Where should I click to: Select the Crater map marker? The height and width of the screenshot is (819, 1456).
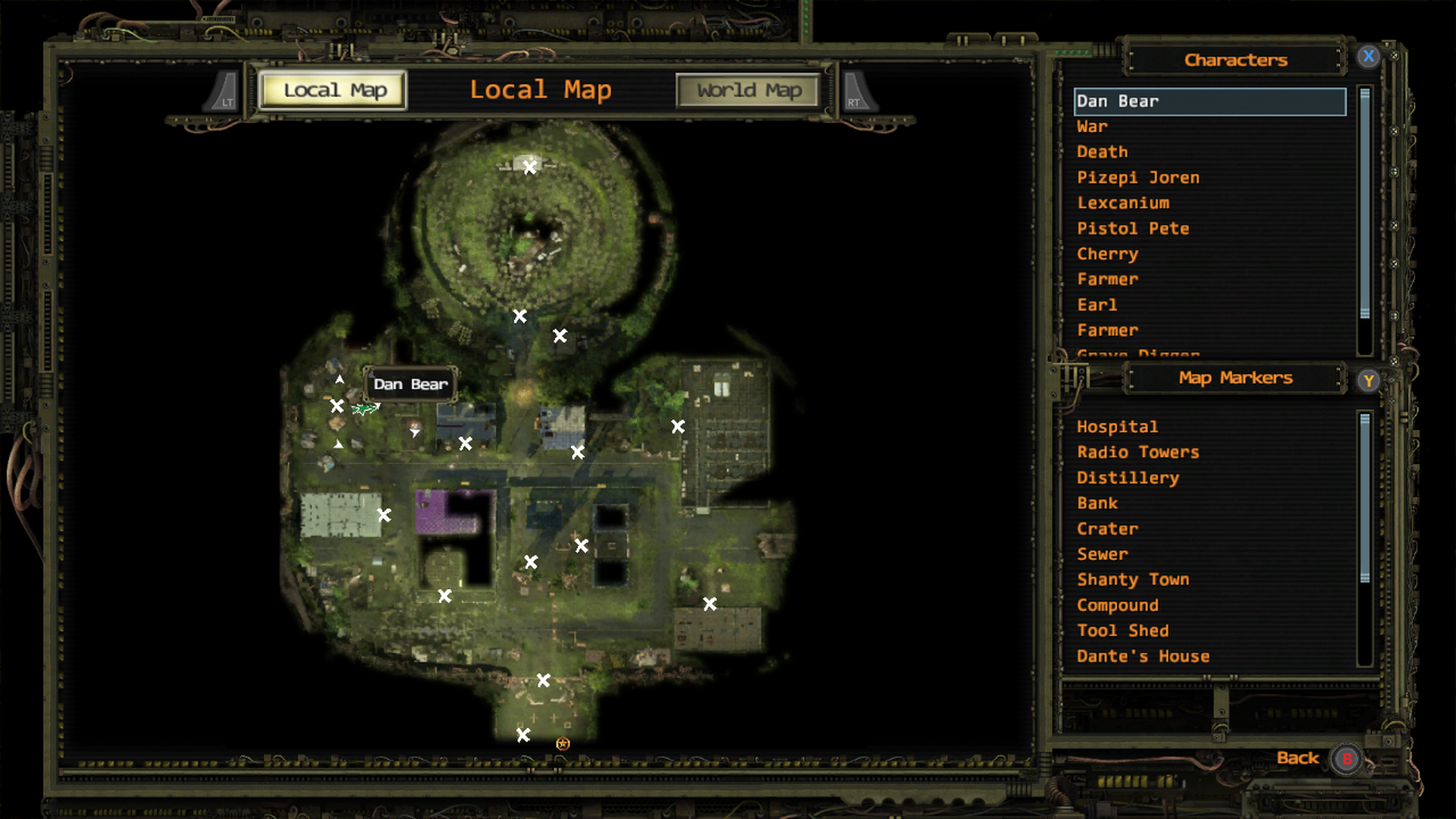[x=1107, y=529]
